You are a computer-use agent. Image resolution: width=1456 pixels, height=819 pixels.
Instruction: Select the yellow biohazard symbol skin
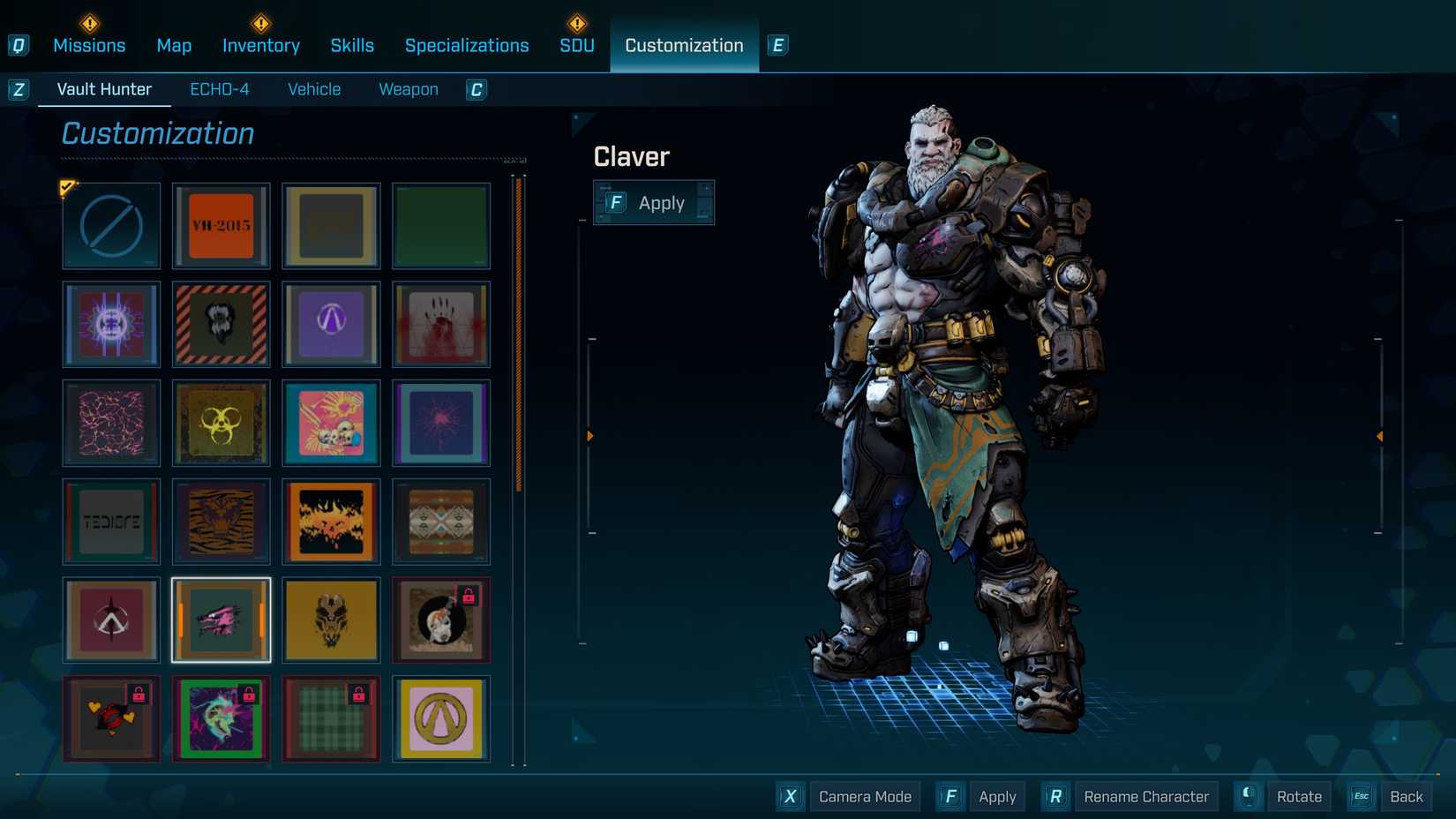point(221,424)
